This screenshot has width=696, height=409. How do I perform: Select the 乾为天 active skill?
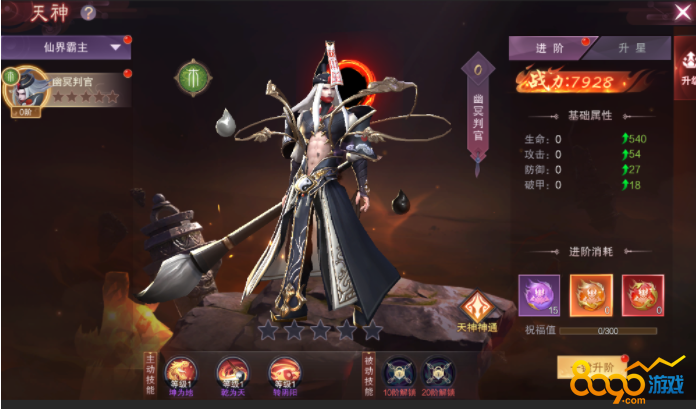[x=232, y=373]
